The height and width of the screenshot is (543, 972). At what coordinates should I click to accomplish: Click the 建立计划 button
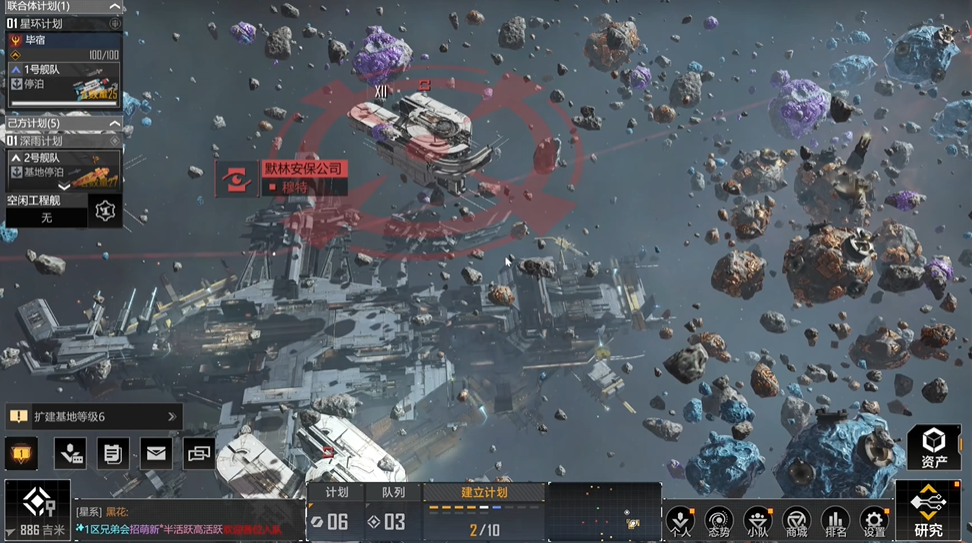pos(484,492)
